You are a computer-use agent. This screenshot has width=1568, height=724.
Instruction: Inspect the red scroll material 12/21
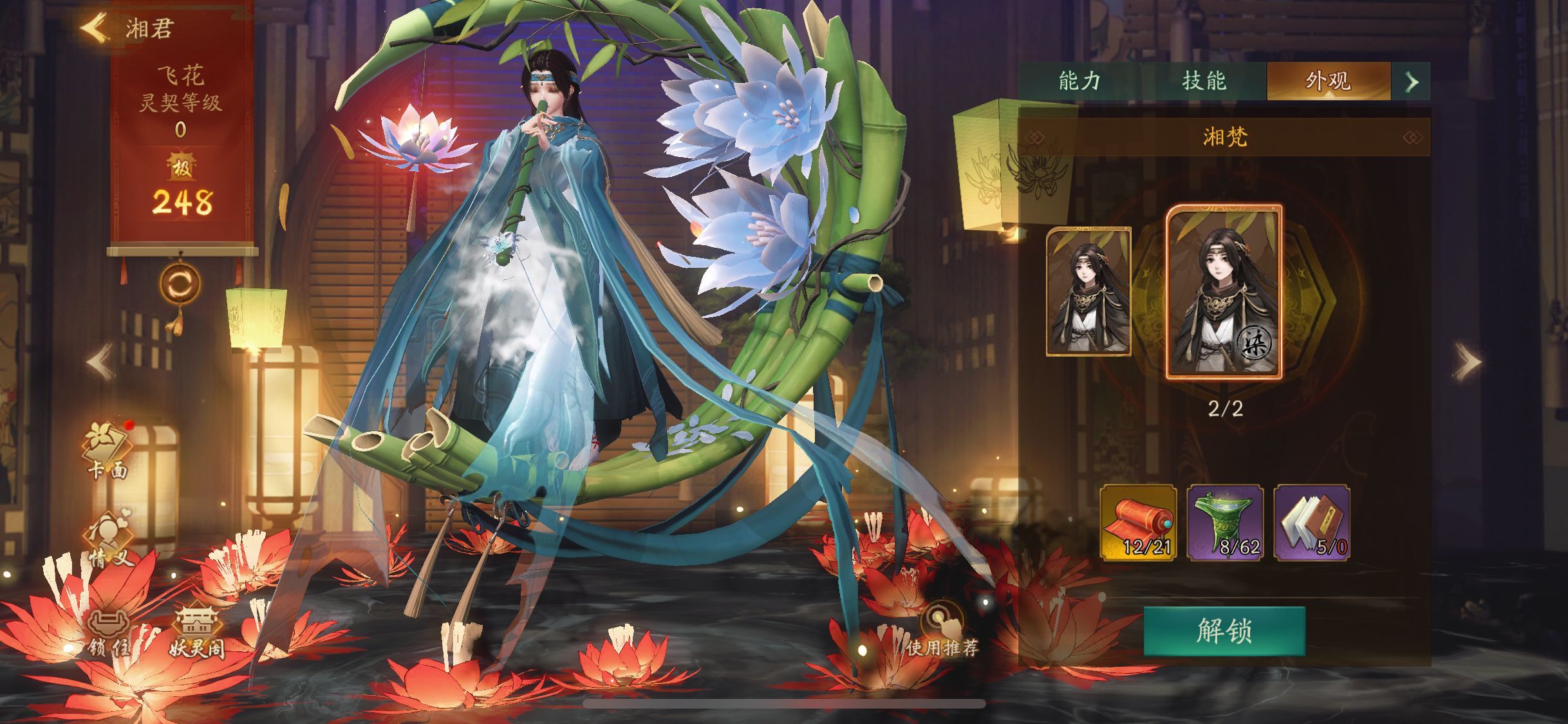pos(1138,523)
